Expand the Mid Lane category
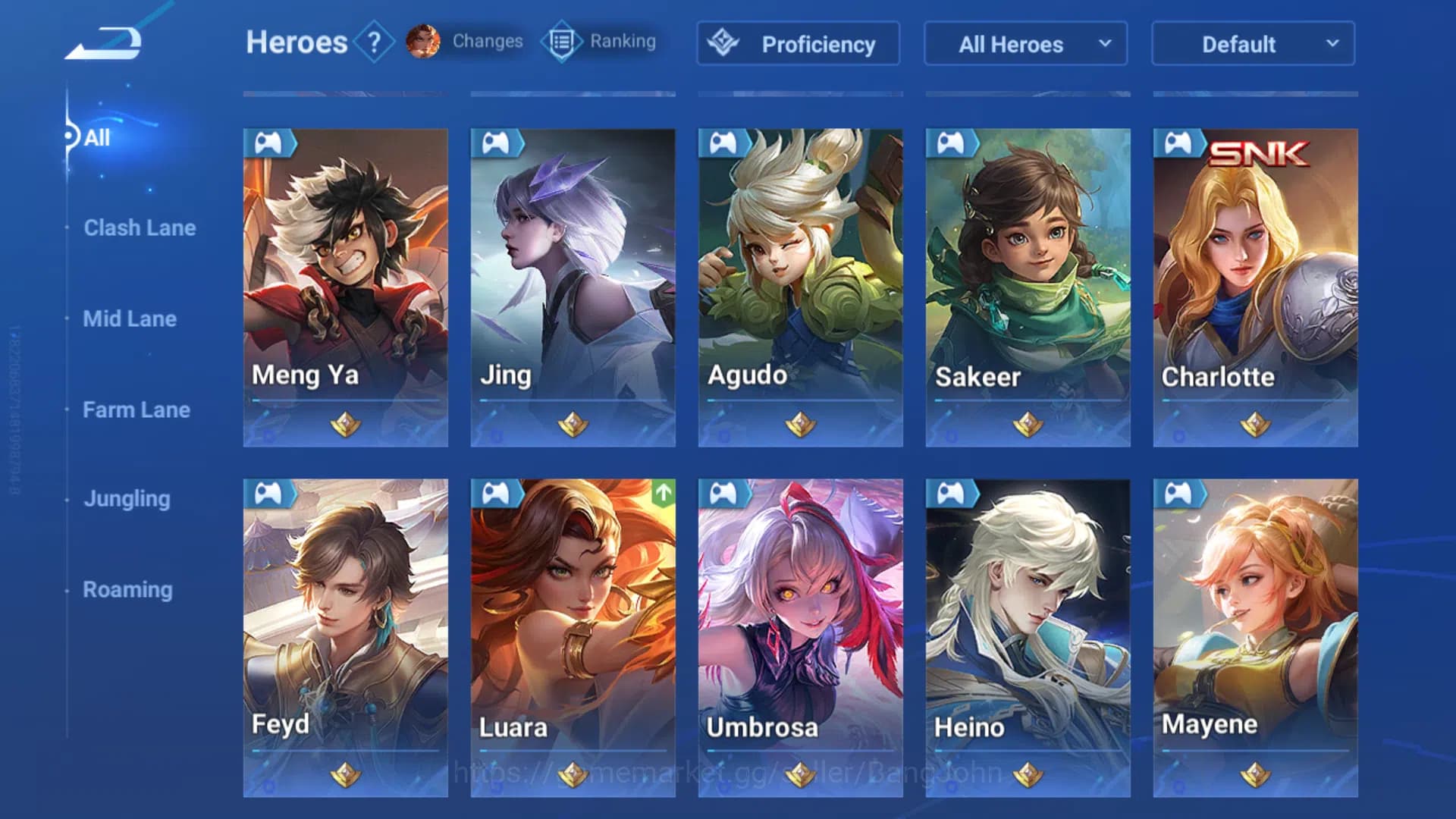The width and height of the screenshot is (1456, 819). click(130, 318)
